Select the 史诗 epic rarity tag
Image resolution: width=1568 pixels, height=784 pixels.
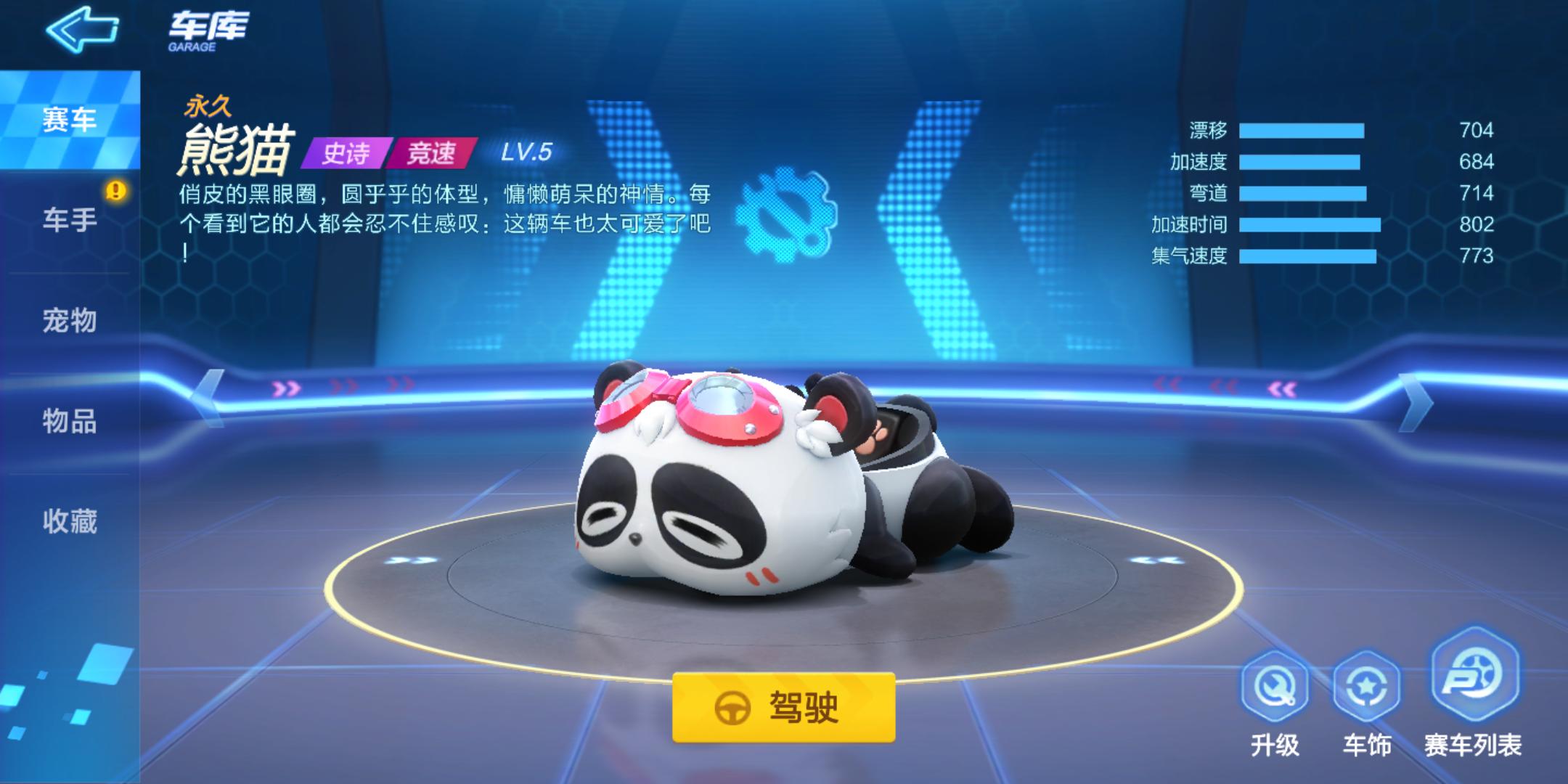click(346, 152)
